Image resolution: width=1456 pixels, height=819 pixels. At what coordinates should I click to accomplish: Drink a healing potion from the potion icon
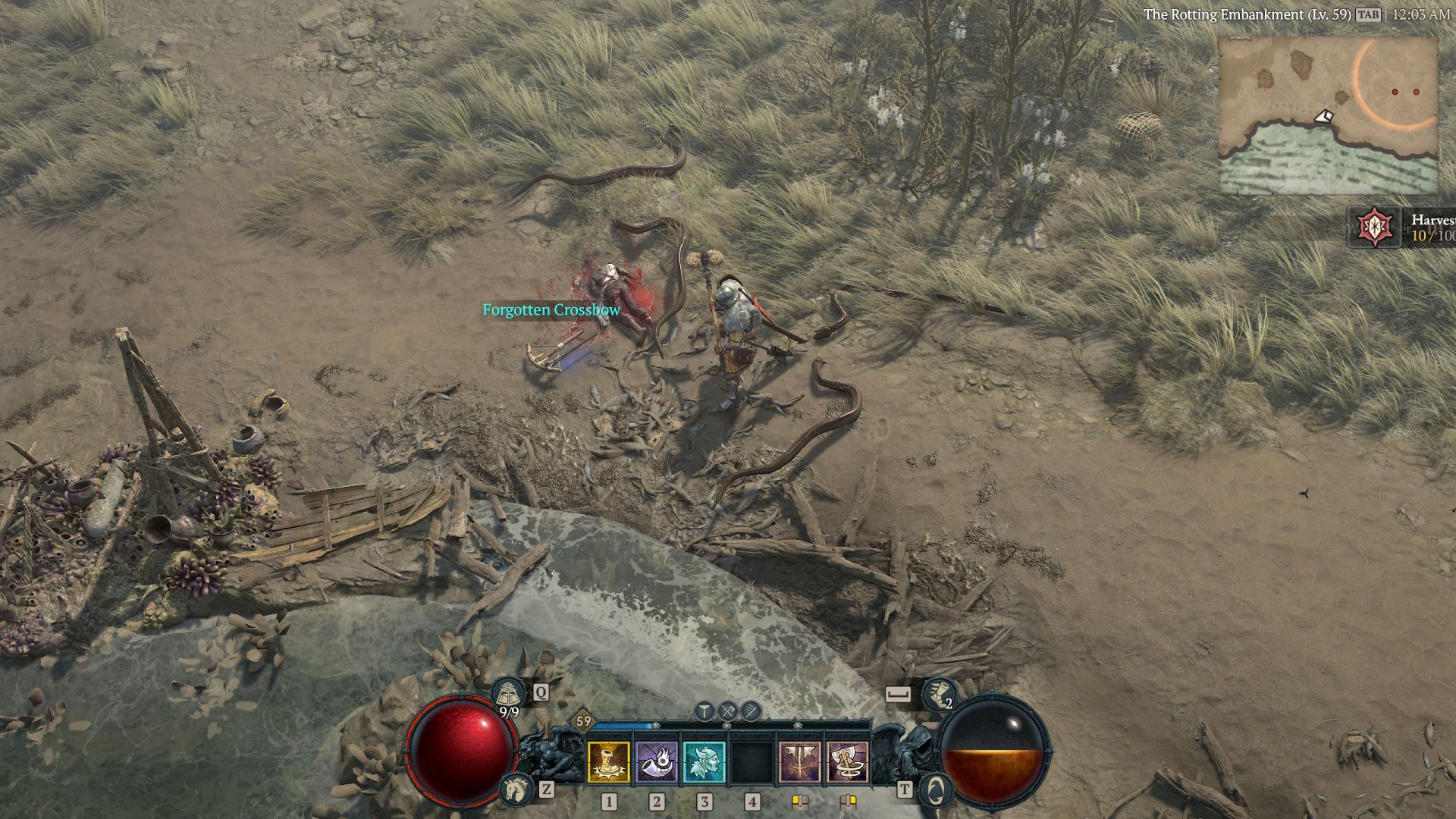tap(507, 693)
